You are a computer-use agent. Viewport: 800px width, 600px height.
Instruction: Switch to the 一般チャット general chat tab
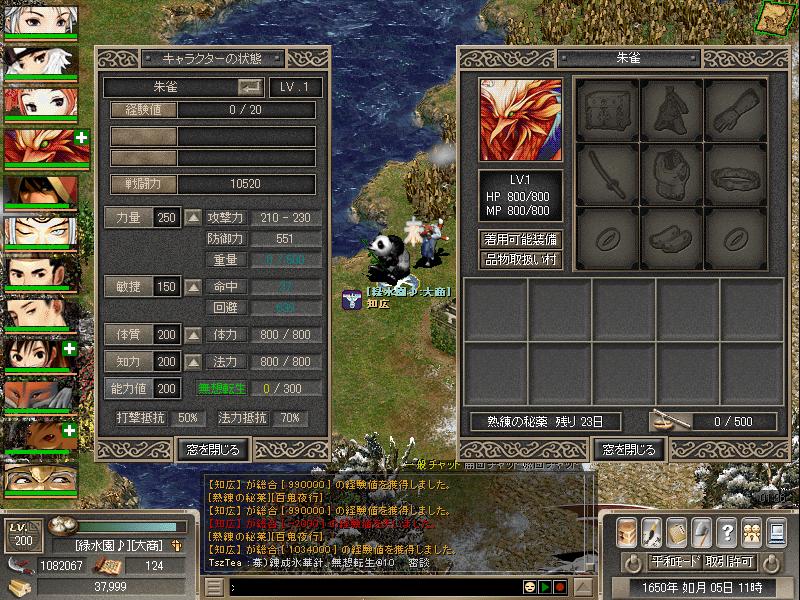[440, 466]
